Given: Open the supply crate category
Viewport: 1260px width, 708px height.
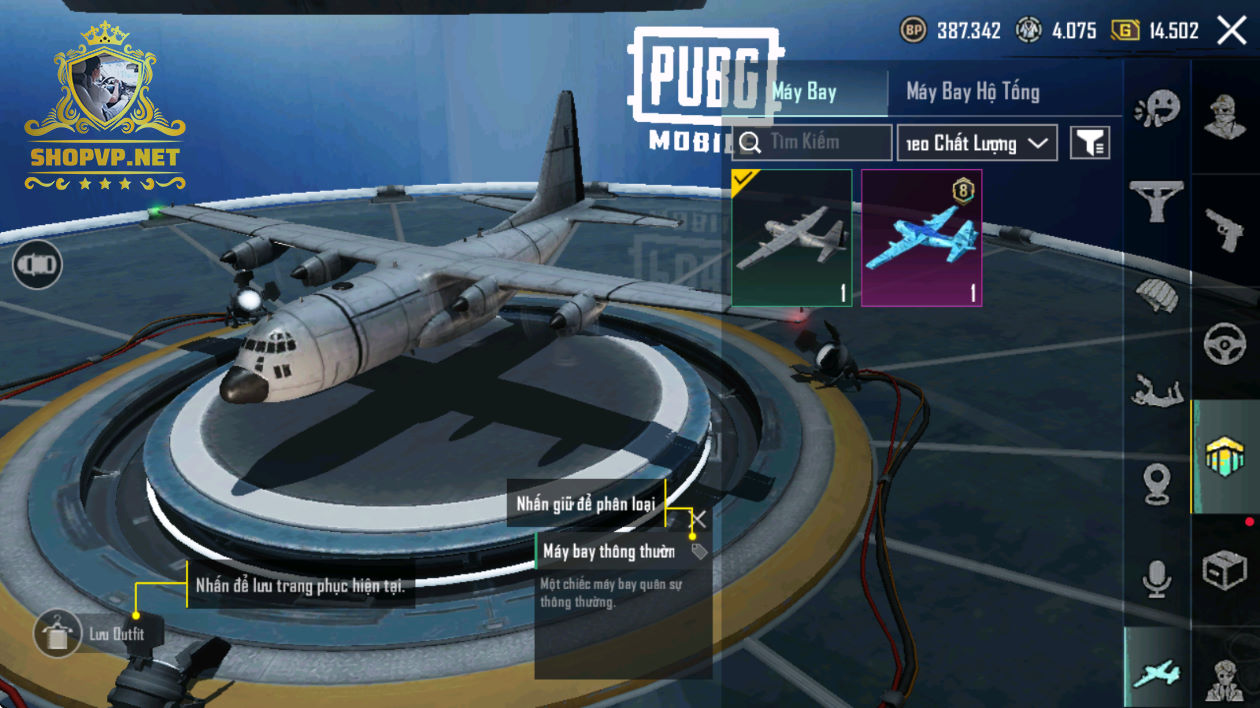Looking at the screenshot, I should coord(1225,572).
